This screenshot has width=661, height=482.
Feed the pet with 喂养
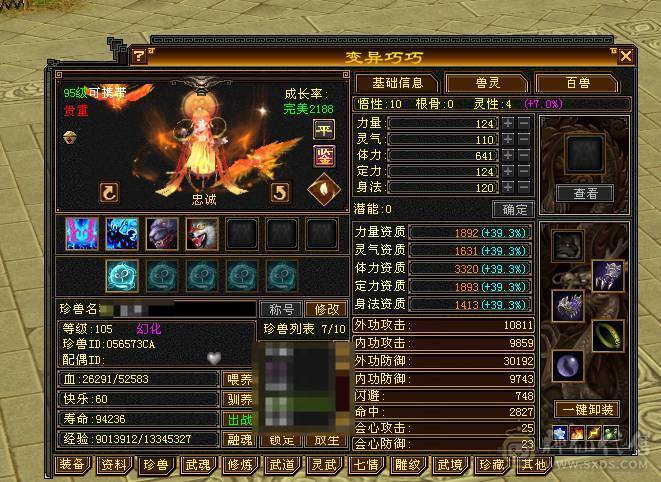pos(240,379)
